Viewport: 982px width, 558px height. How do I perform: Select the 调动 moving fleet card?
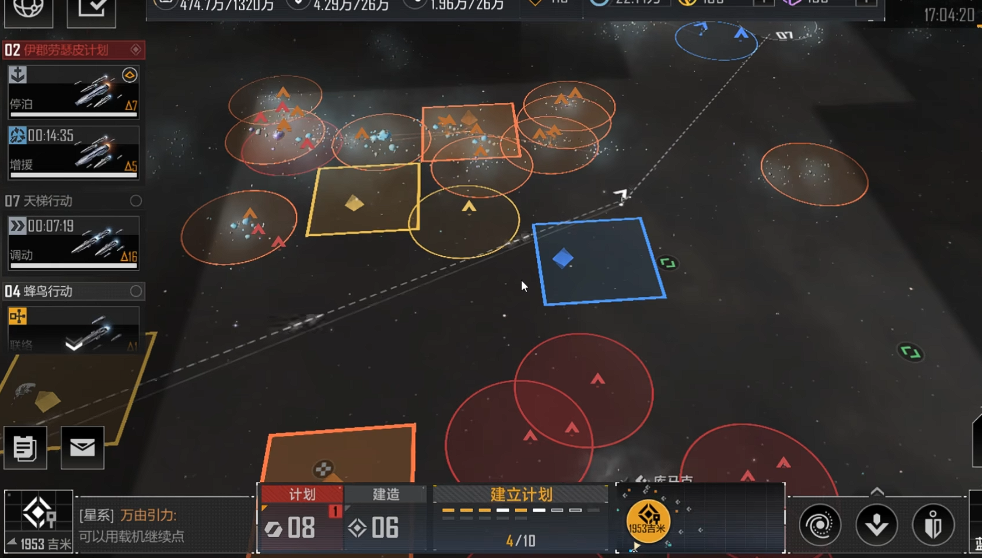pyautogui.click(x=73, y=241)
